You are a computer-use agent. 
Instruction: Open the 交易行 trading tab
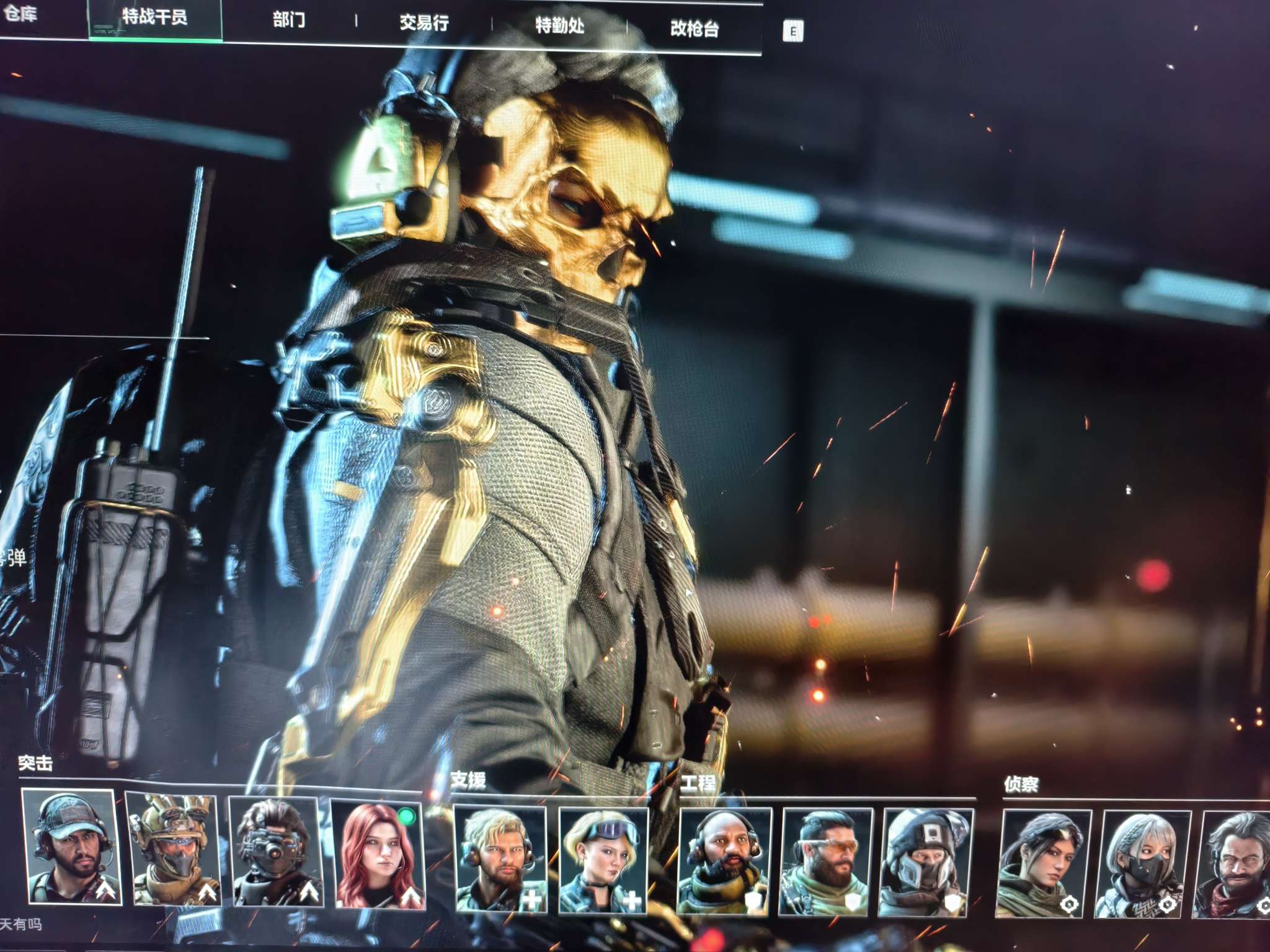tap(424, 24)
